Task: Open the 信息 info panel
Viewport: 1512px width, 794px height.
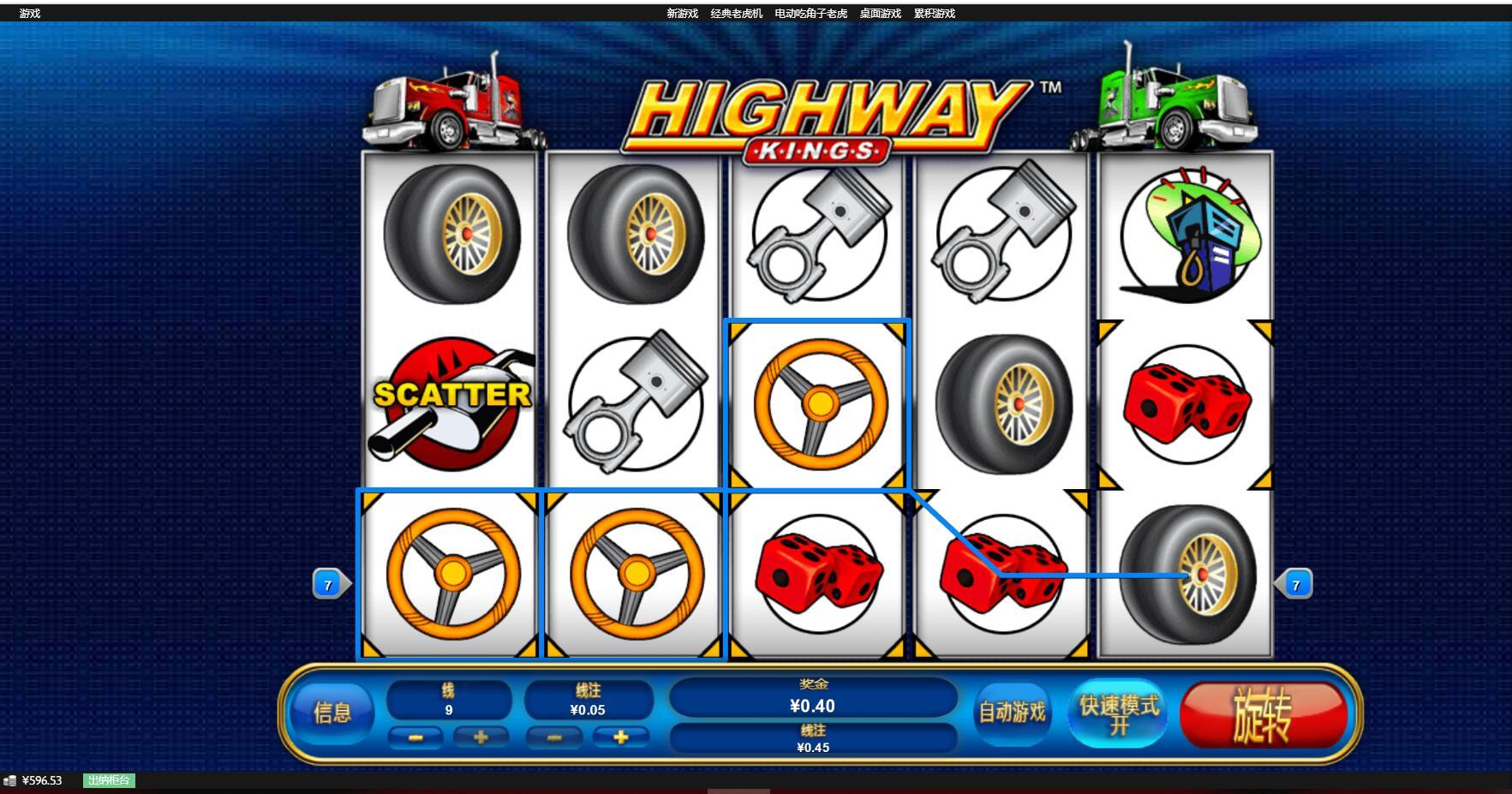Action: click(x=332, y=713)
